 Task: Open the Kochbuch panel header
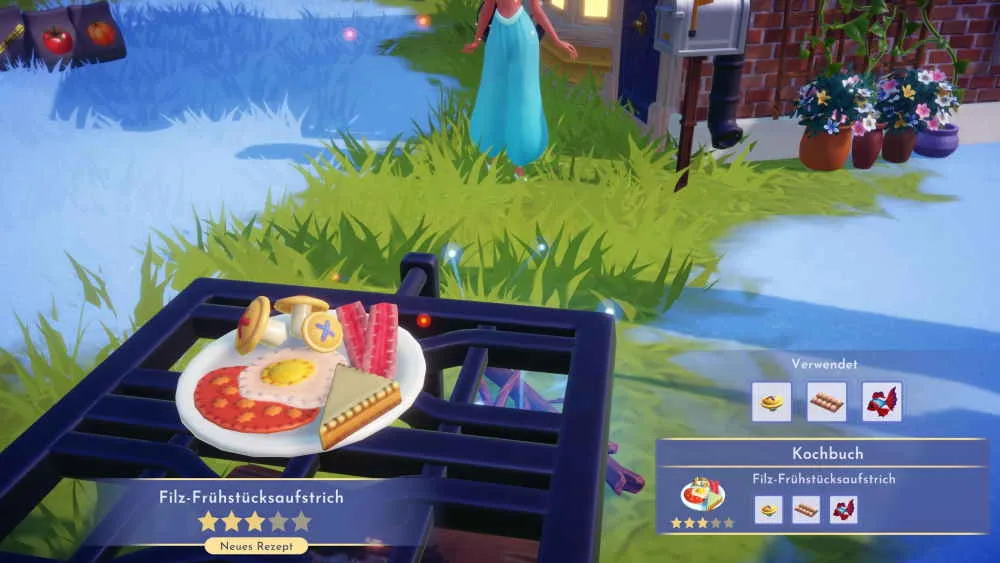(x=821, y=453)
